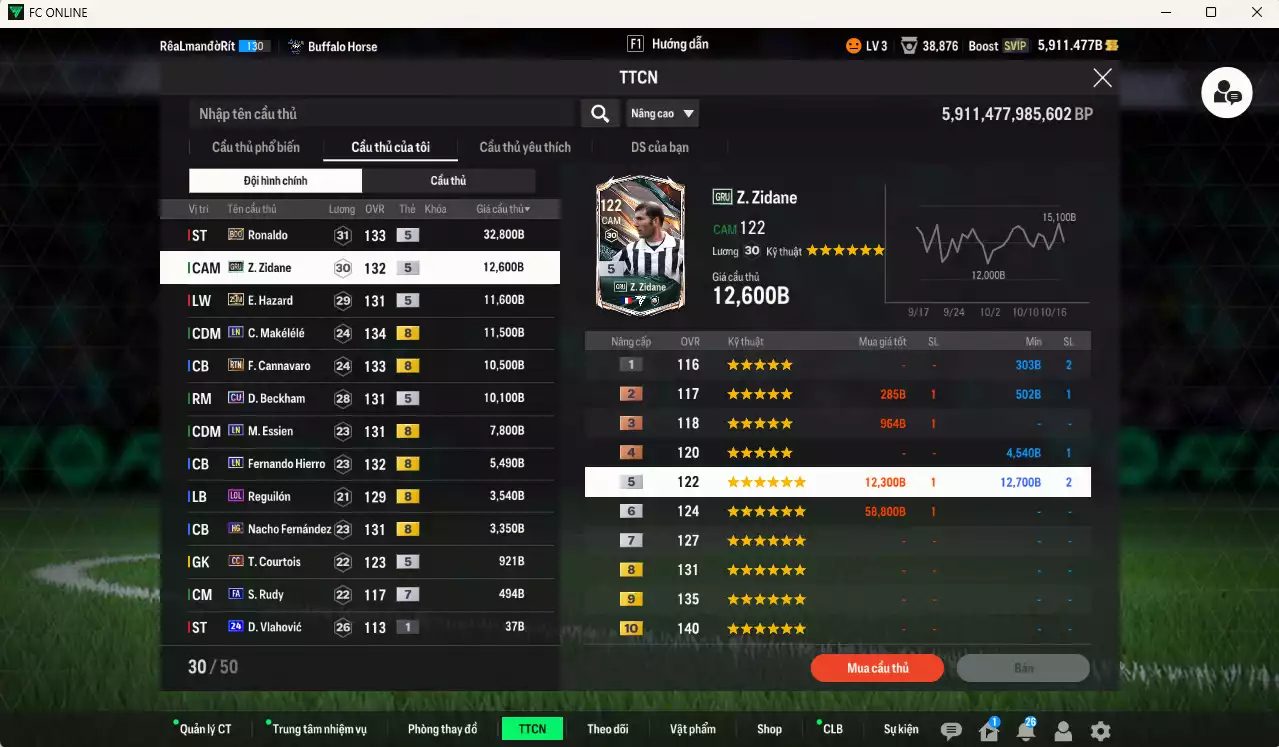The width and height of the screenshot is (1279, 747).
Task: Click the player name search field
Action: (380, 114)
